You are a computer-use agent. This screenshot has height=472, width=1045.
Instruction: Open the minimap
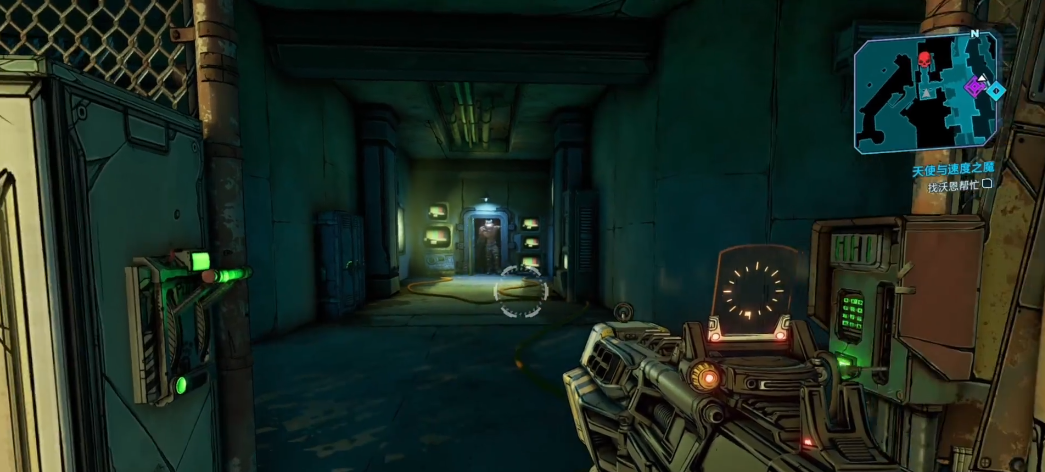926,92
